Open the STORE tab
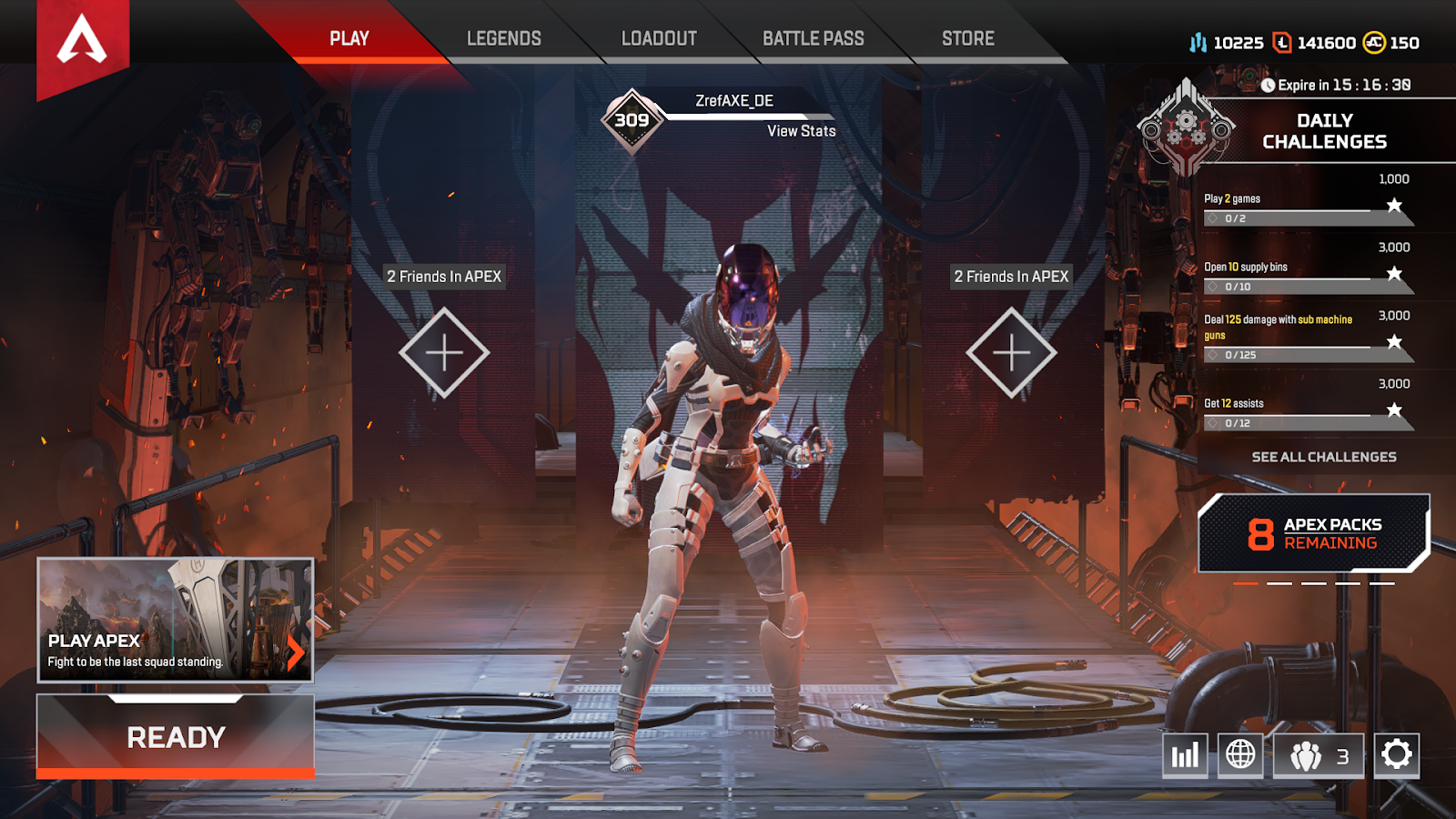 (966, 38)
